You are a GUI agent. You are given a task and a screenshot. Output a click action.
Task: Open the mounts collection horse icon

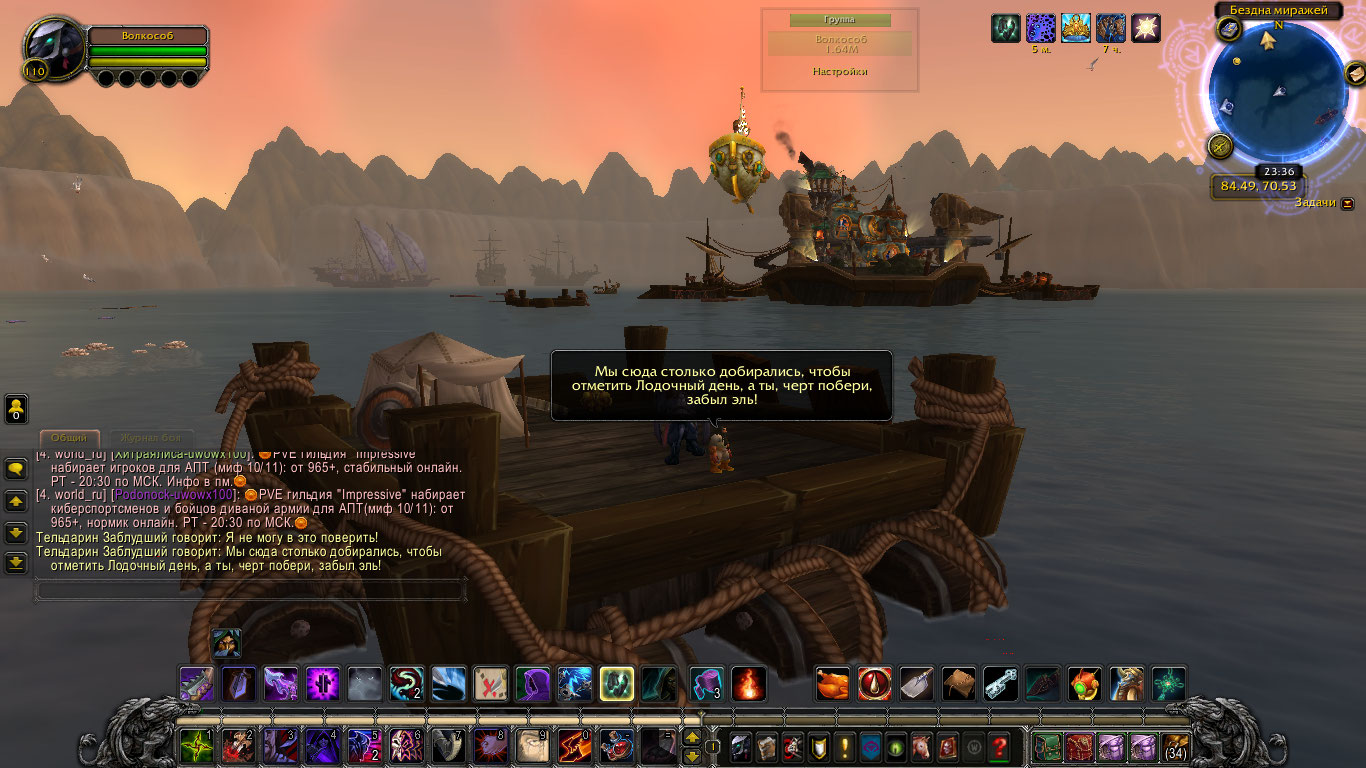pyautogui.click(x=920, y=746)
